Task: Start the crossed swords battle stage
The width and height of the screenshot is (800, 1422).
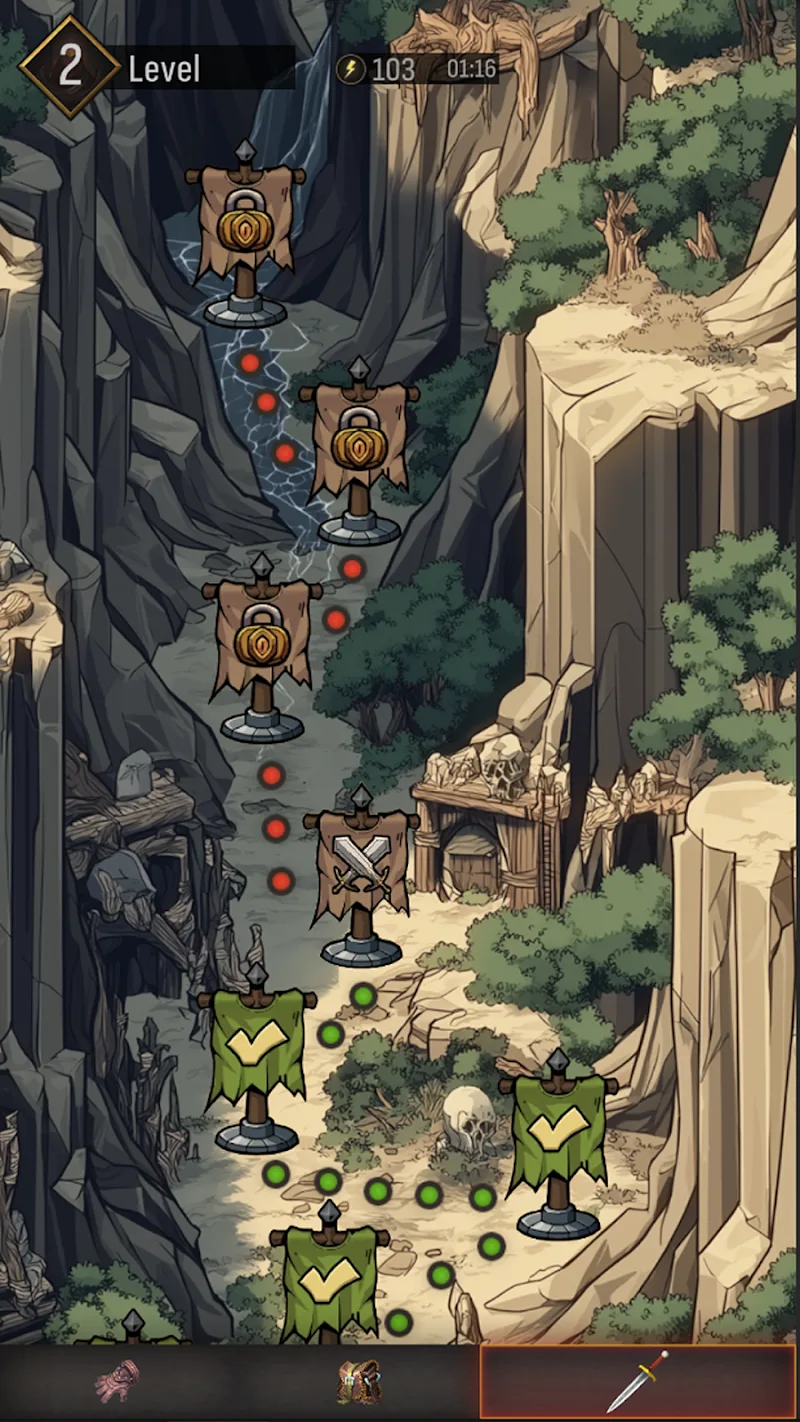Action: click(361, 867)
